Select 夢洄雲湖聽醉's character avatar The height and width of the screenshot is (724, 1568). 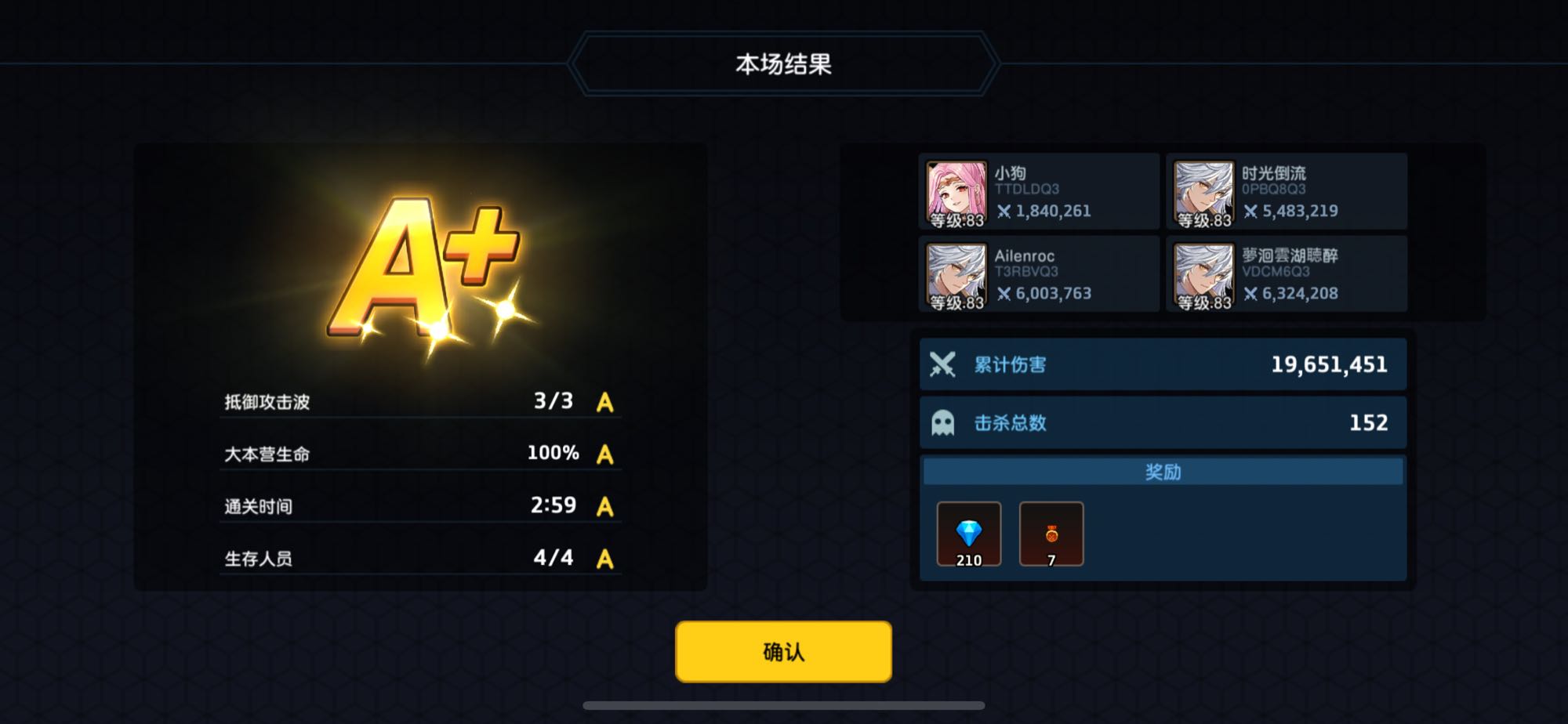tap(1203, 273)
